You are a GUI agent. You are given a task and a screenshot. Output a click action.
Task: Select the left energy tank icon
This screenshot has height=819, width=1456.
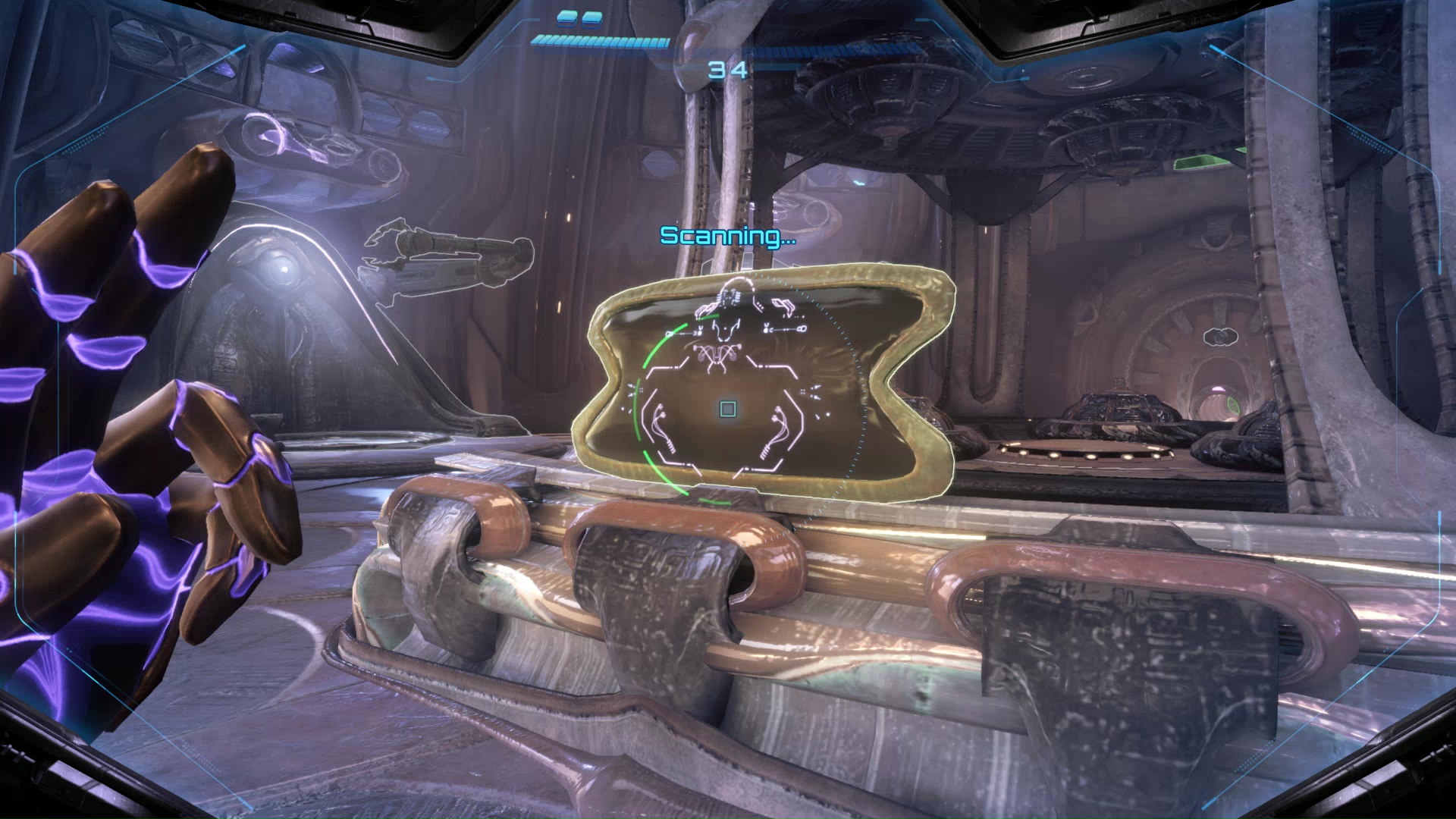(x=566, y=20)
